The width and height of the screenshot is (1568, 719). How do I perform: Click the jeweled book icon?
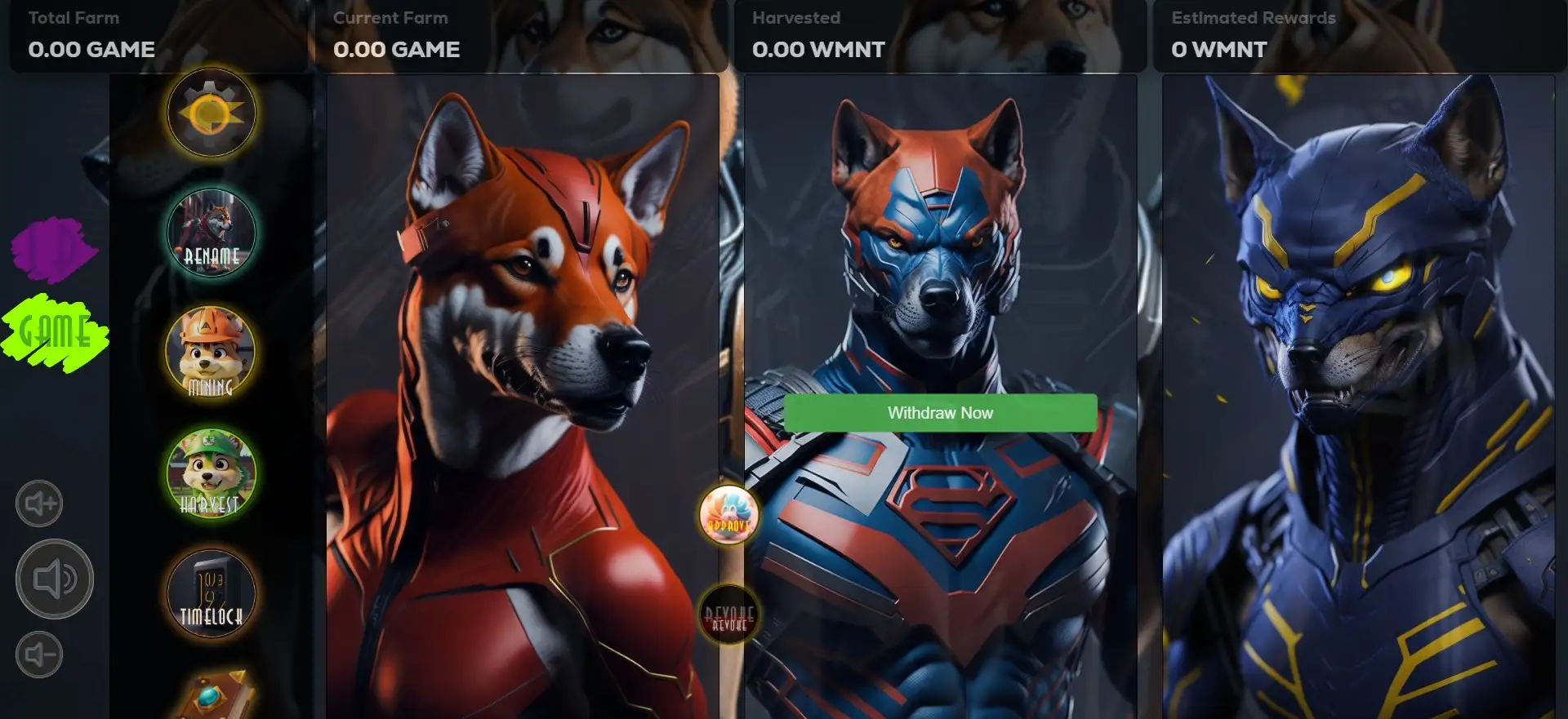tap(214, 696)
